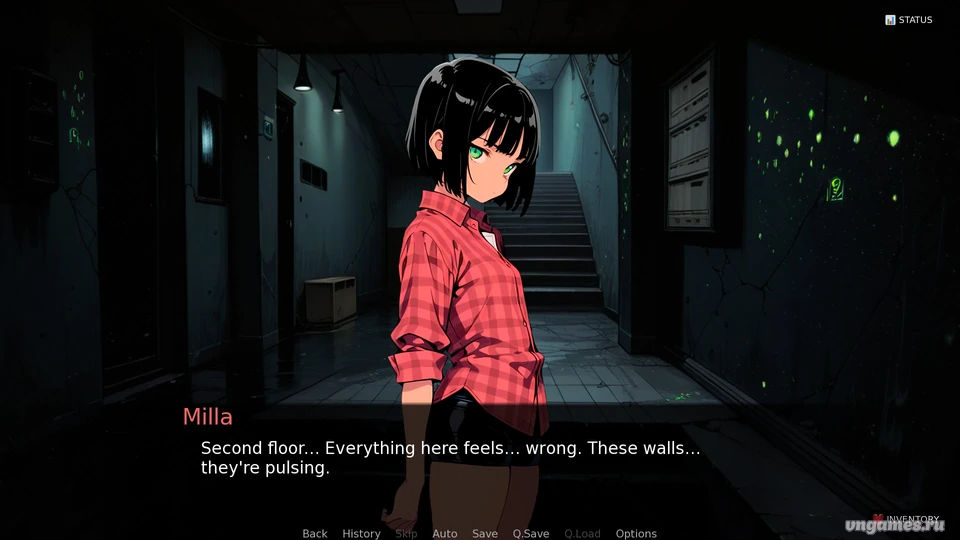Open the Save menu
The image size is (960, 540).
tap(485, 534)
